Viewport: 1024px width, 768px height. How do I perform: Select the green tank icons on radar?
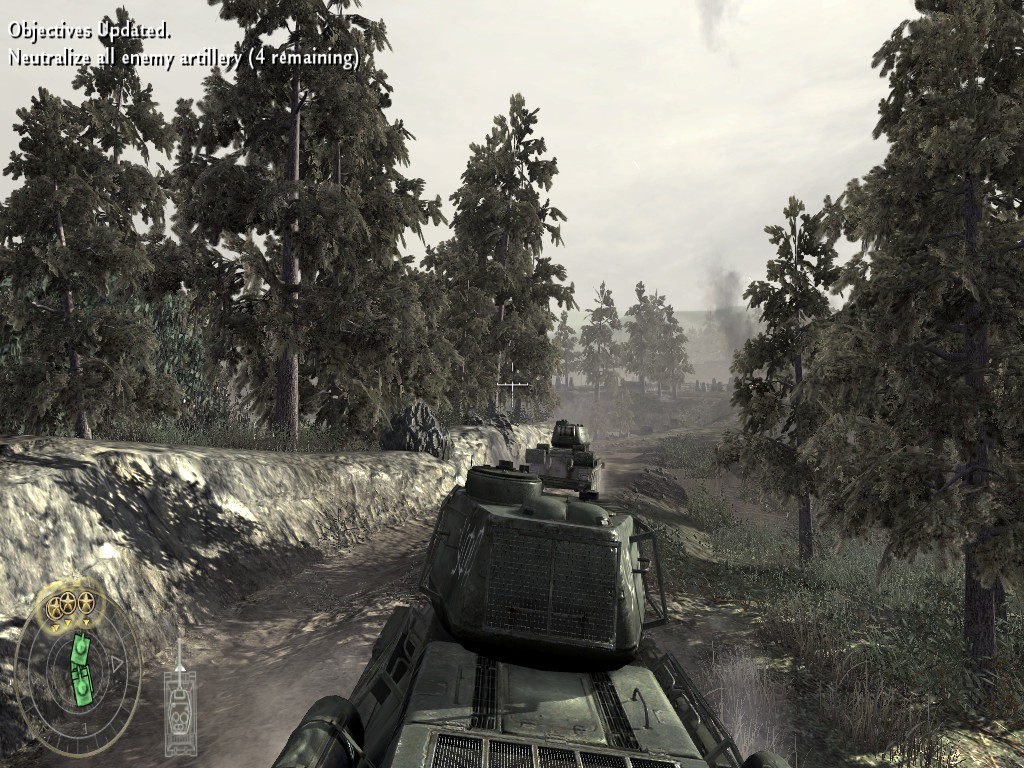click(81, 668)
